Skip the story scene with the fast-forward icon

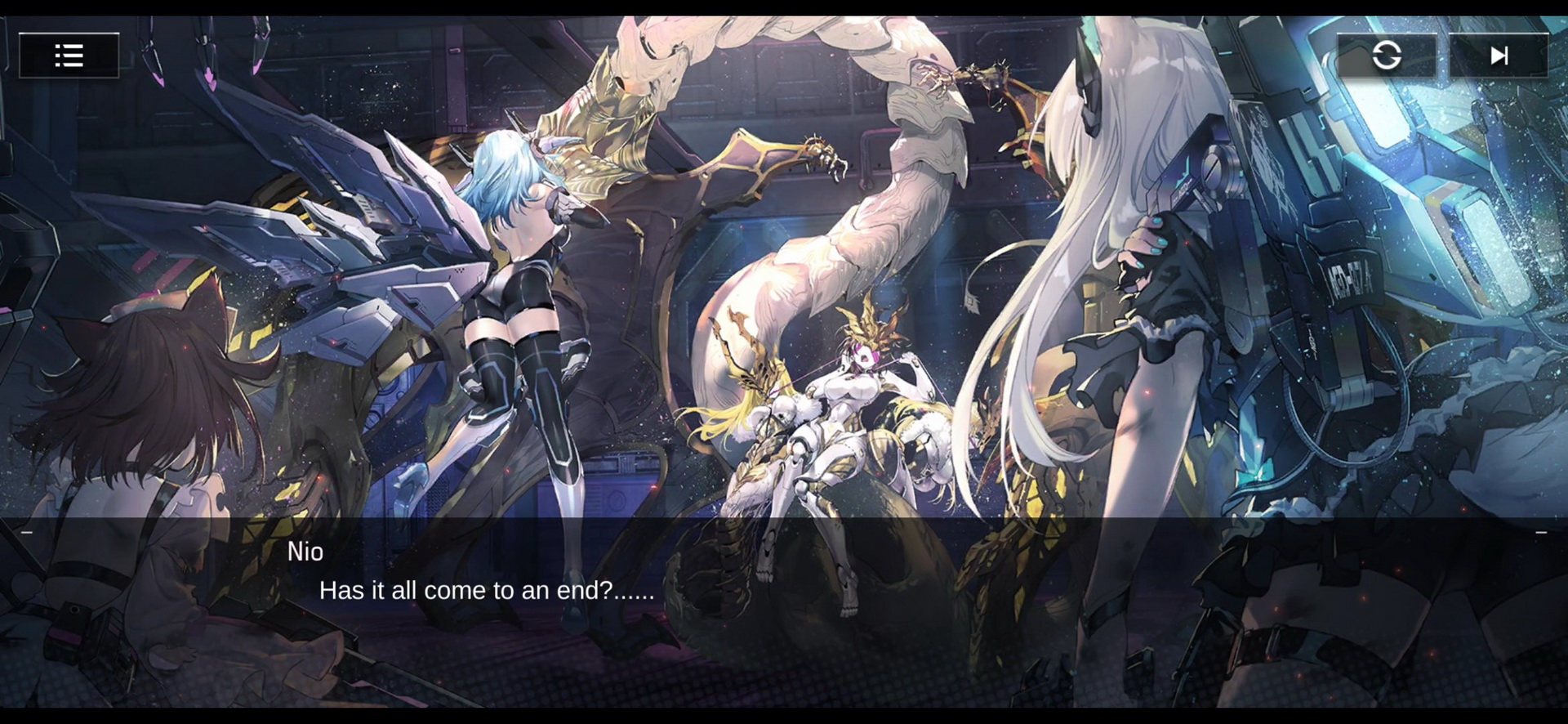(x=1499, y=55)
